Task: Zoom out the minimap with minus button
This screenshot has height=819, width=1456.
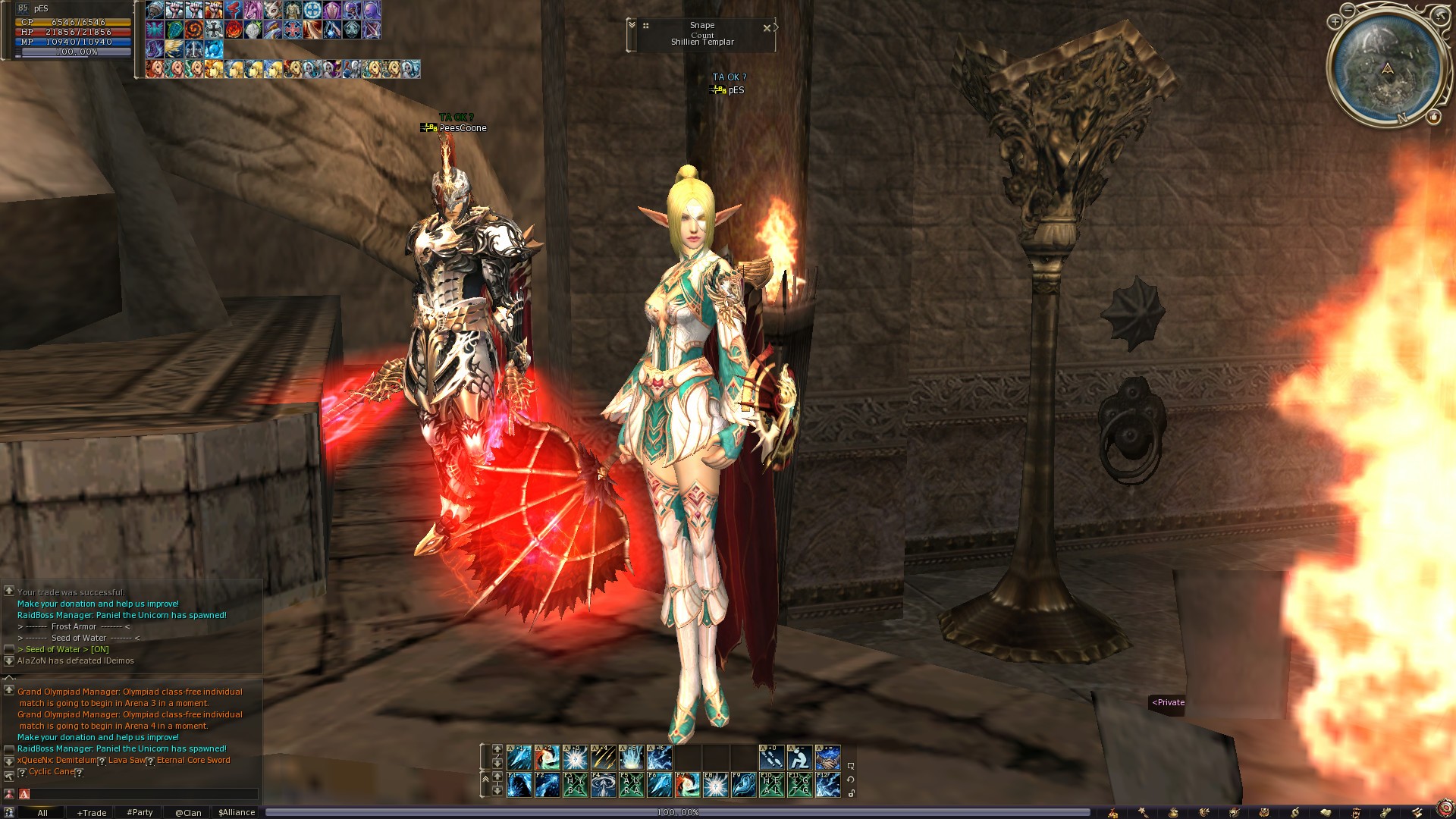Action: 1348,10
